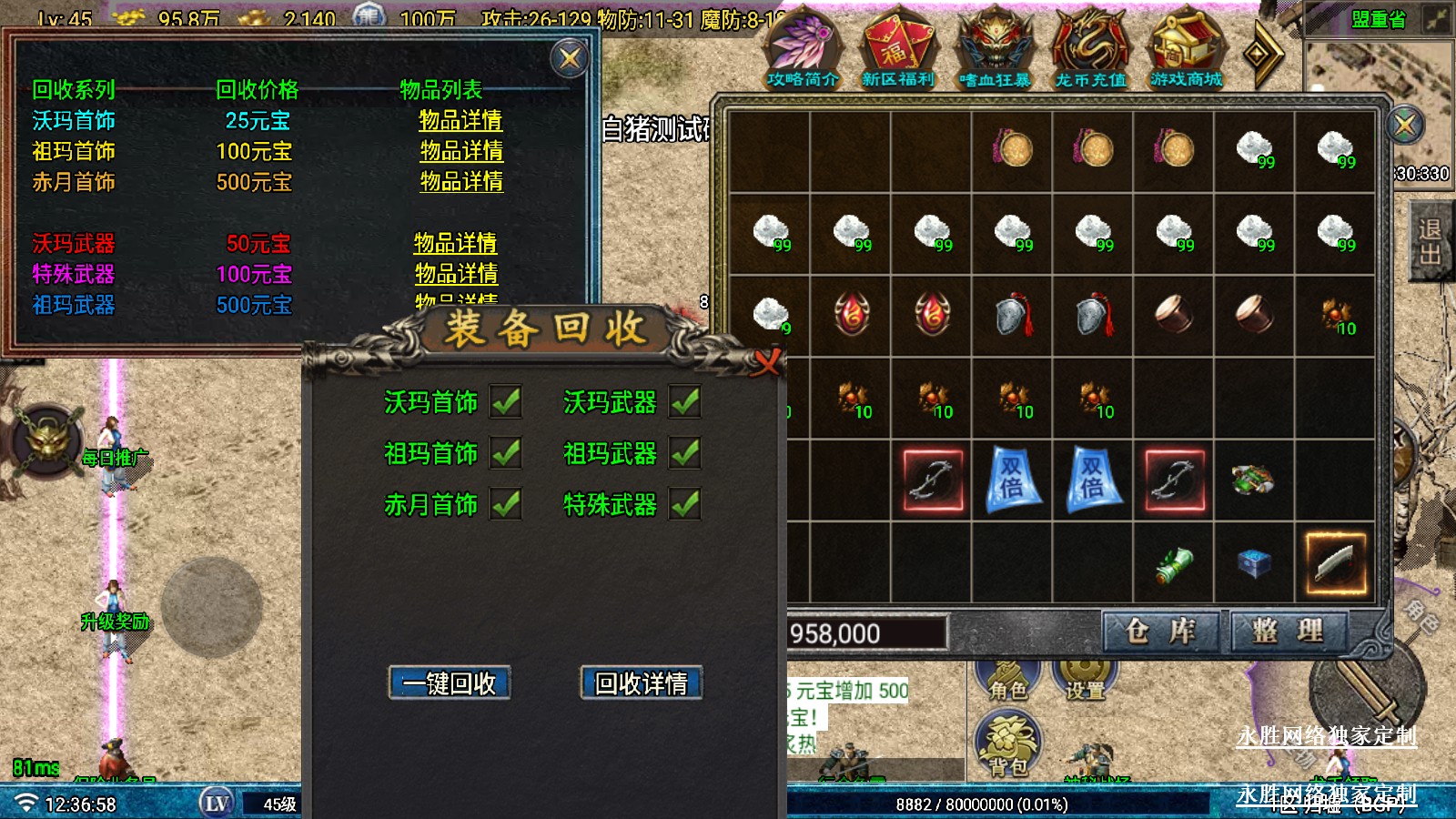Image resolution: width=1456 pixels, height=819 pixels.
Task: Click the 退出 exit button
Action: pos(1430,241)
